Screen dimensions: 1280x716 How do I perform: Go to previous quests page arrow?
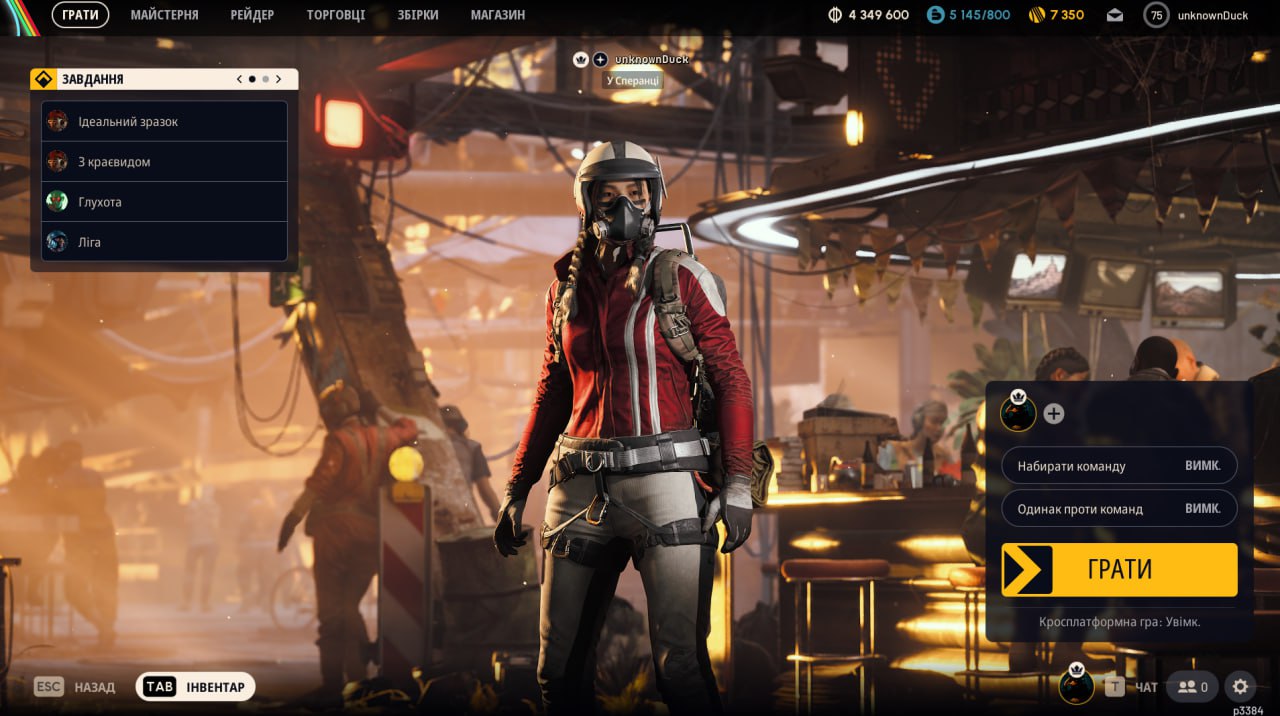click(239, 79)
